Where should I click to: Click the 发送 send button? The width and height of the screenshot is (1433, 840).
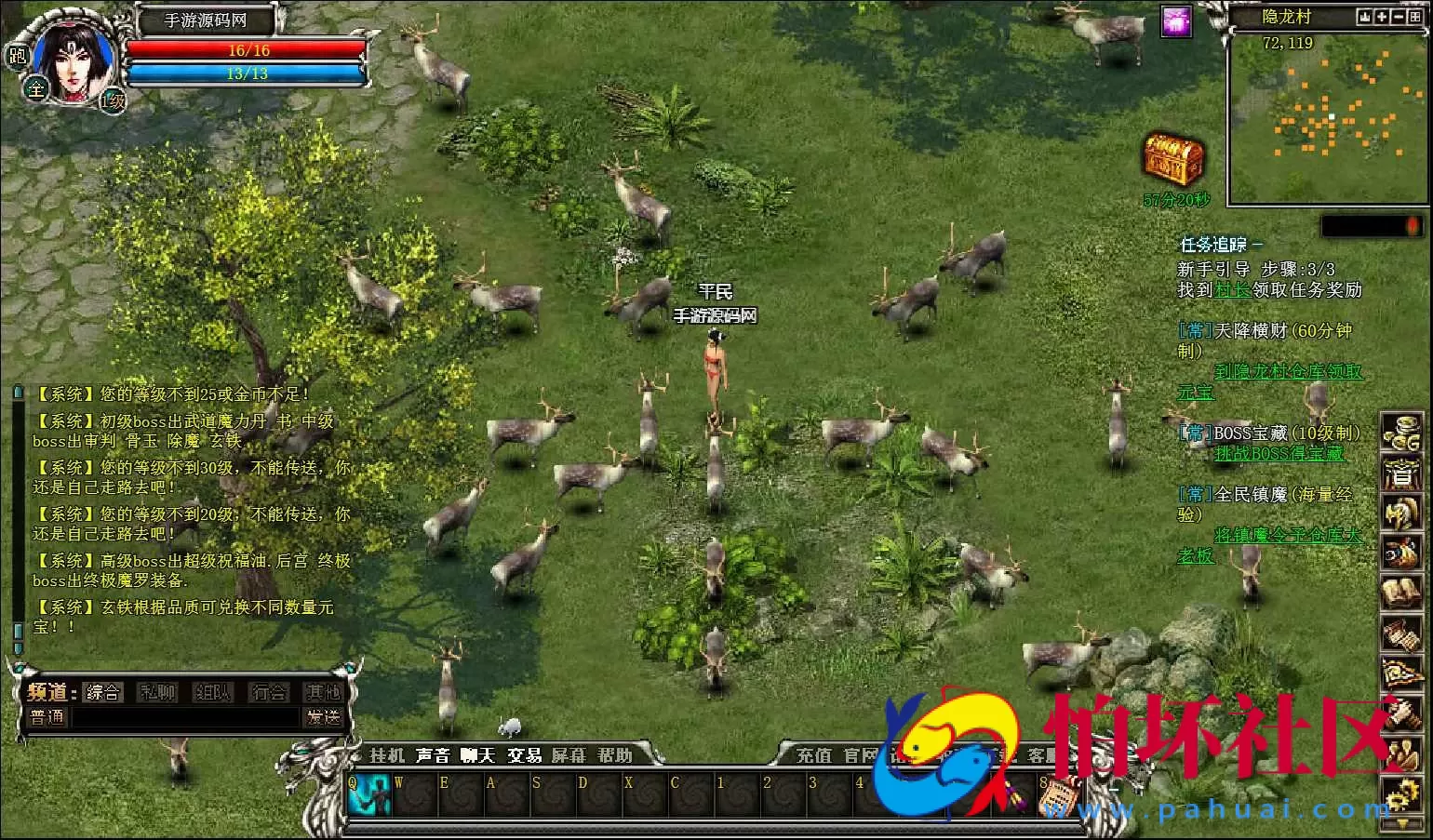point(323,717)
